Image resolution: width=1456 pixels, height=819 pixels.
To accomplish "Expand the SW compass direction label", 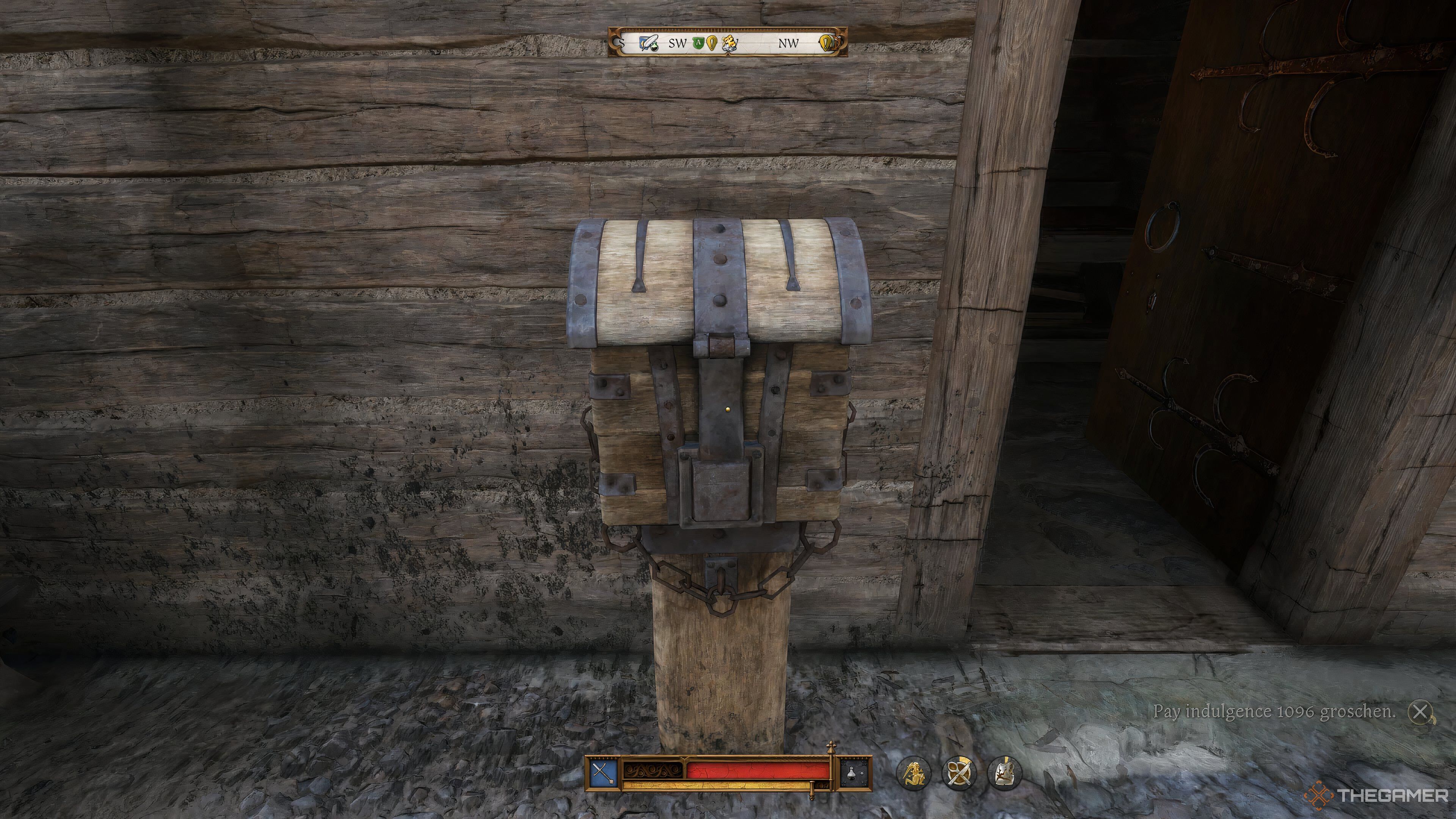I will pos(679,44).
